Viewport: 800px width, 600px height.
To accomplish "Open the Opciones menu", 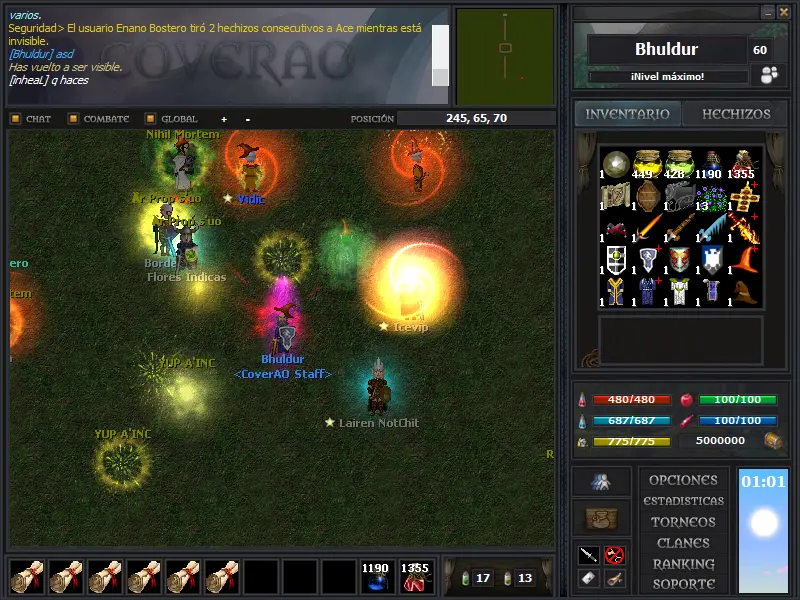I will tap(683, 480).
